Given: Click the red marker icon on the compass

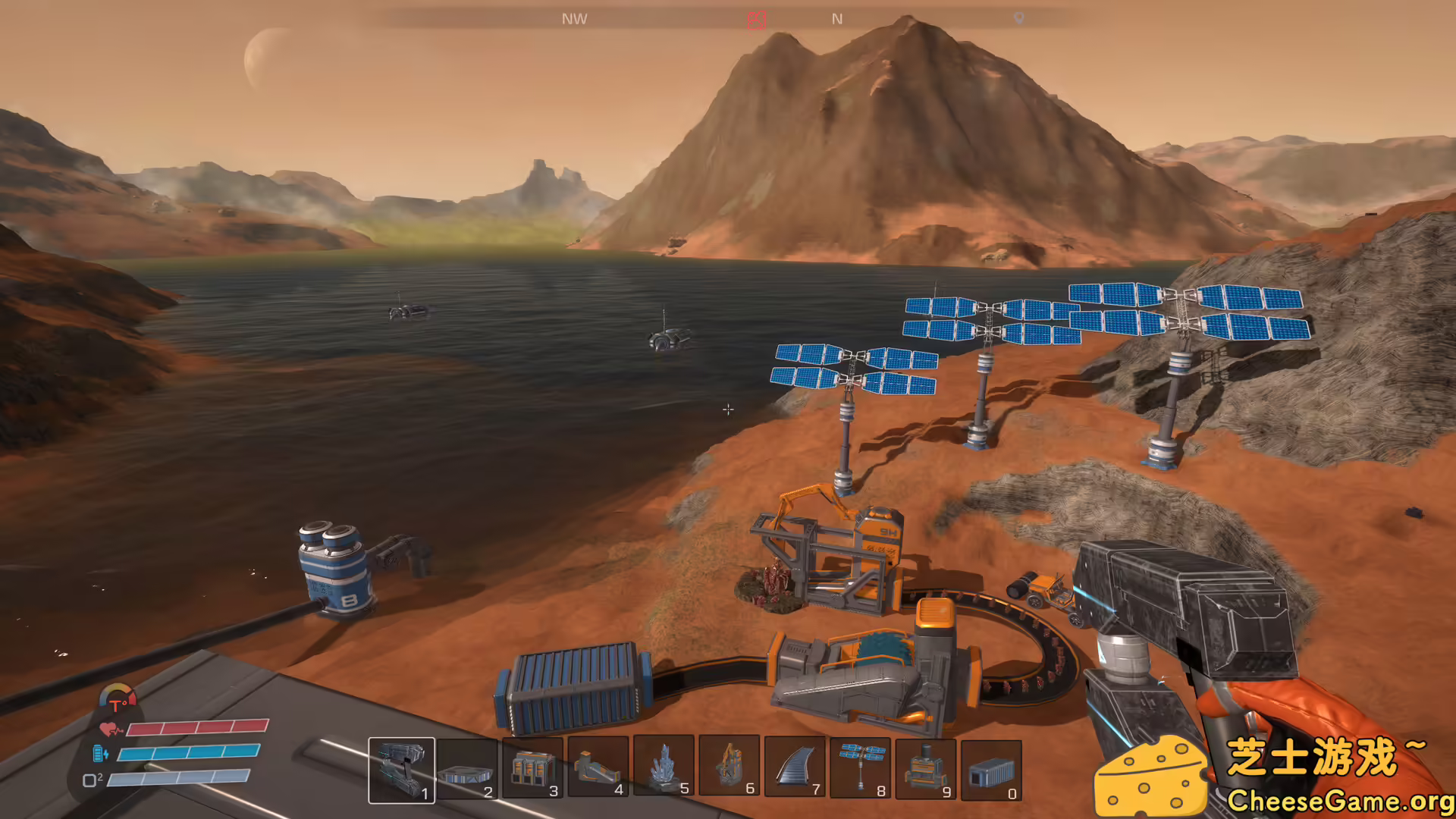Looking at the screenshot, I should pos(756,20).
